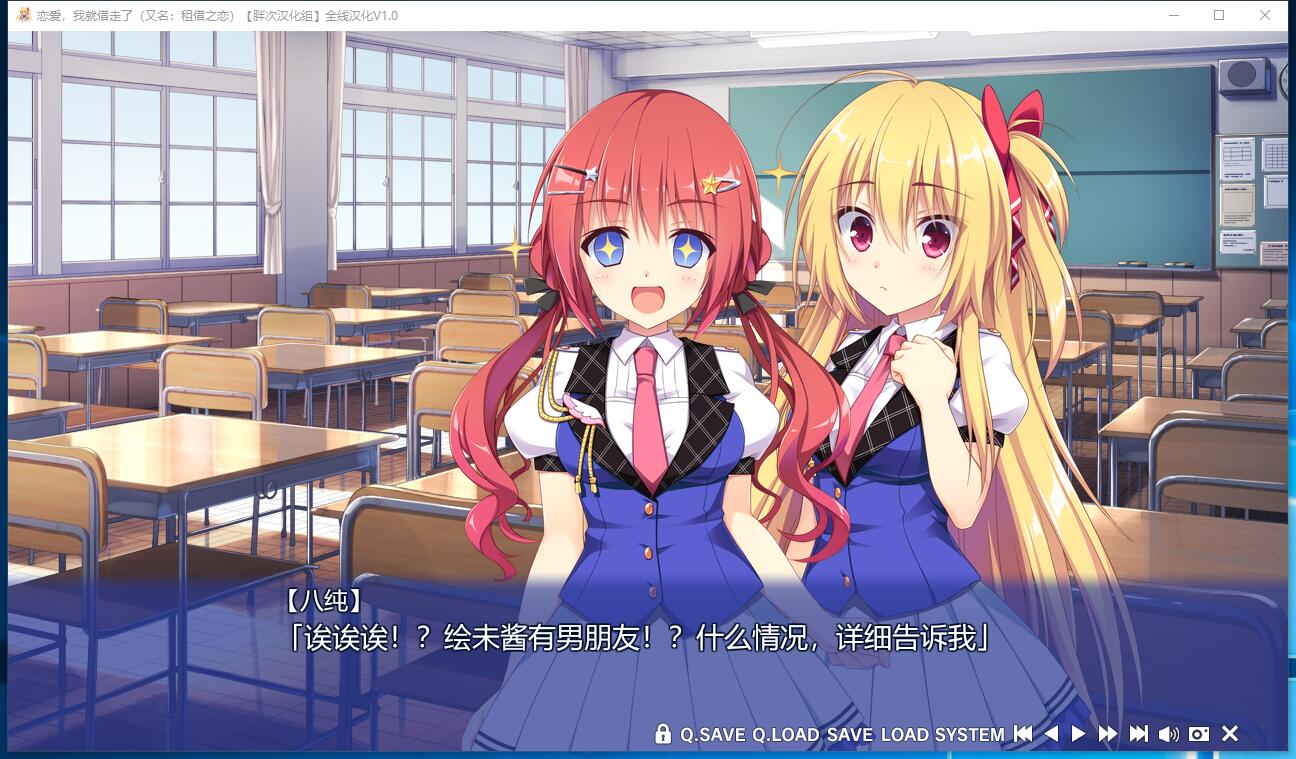Image resolution: width=1296 pixels, height=759 pixels.
Task: Take a screenshot with the camera icon
Action: click(1199, 734)
